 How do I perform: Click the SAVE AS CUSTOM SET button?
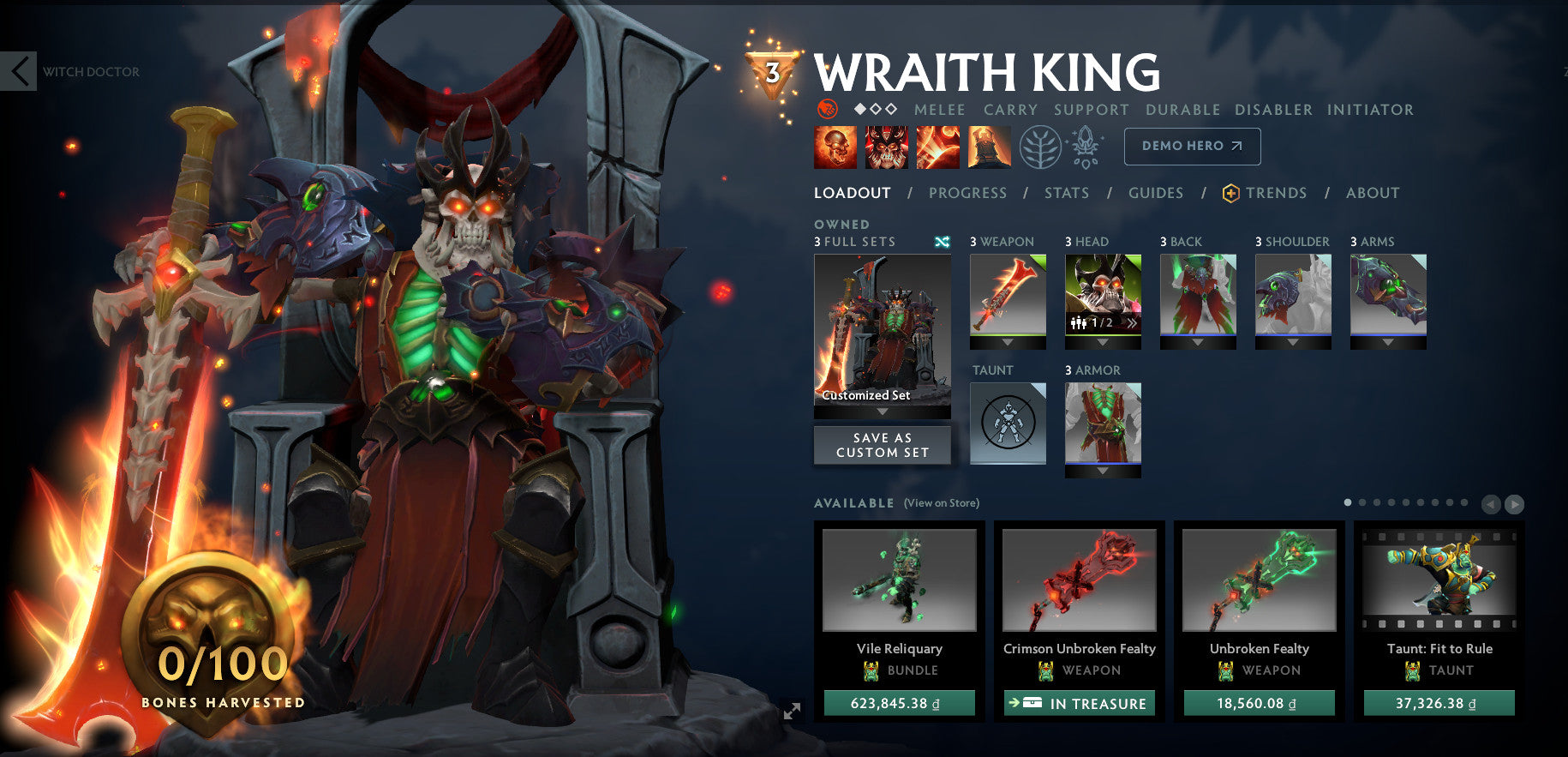point(882,444)
